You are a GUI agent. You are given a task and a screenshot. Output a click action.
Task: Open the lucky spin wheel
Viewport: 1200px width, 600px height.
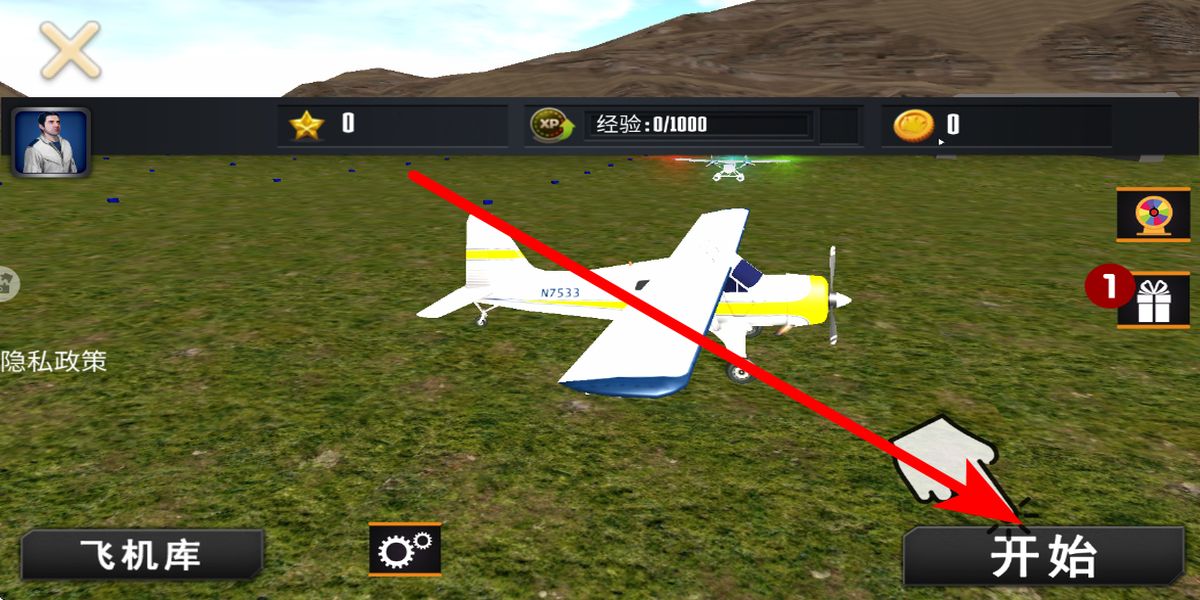[x=1152, y=214]
